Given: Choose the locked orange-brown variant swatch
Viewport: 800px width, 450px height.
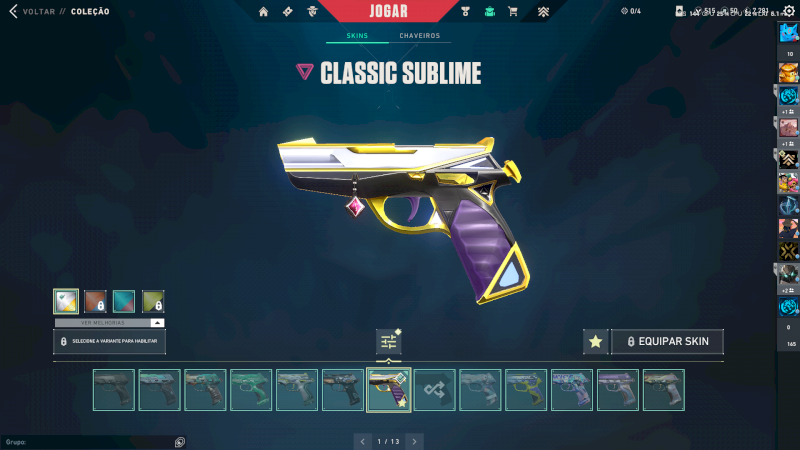Looking at the screenshot, I should point(95,302).
